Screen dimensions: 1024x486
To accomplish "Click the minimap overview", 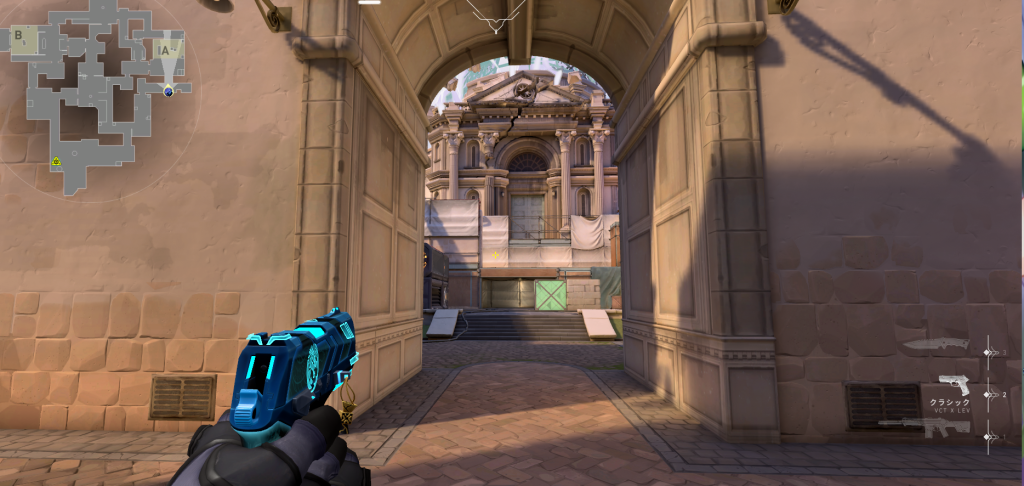I will [x=98, y=95].
